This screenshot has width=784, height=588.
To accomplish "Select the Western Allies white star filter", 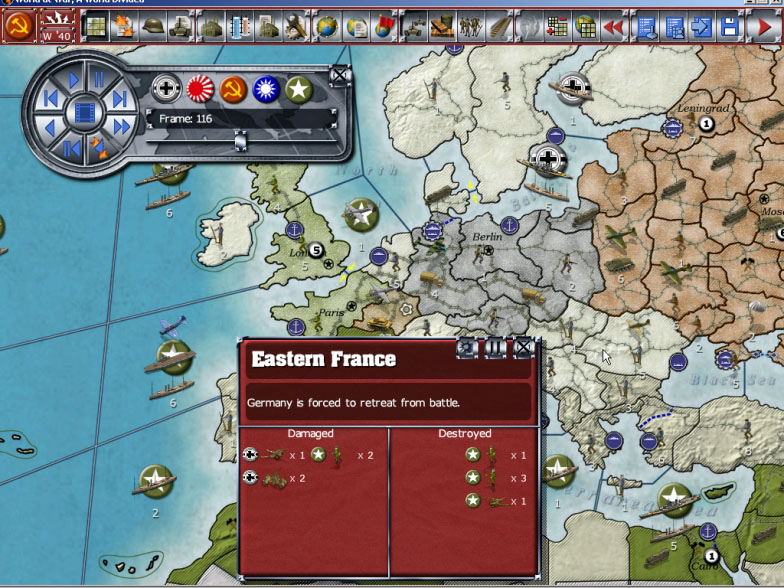I will click(298, 90).
